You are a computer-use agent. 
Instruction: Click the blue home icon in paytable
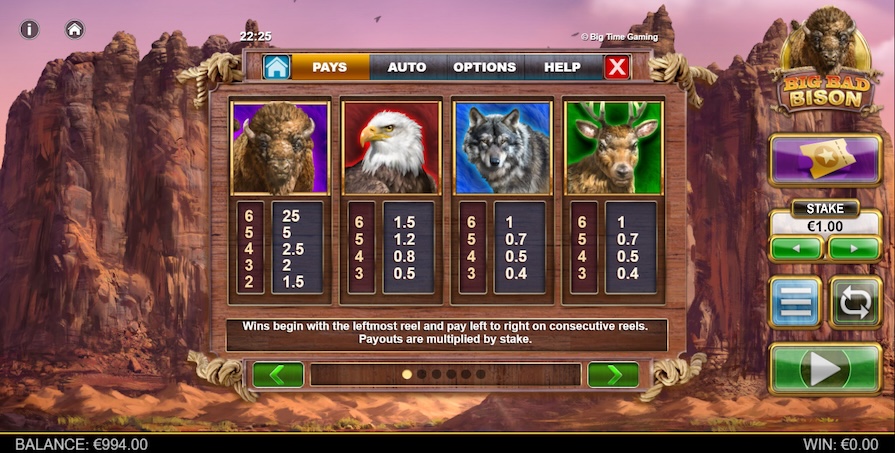point(276,67)
